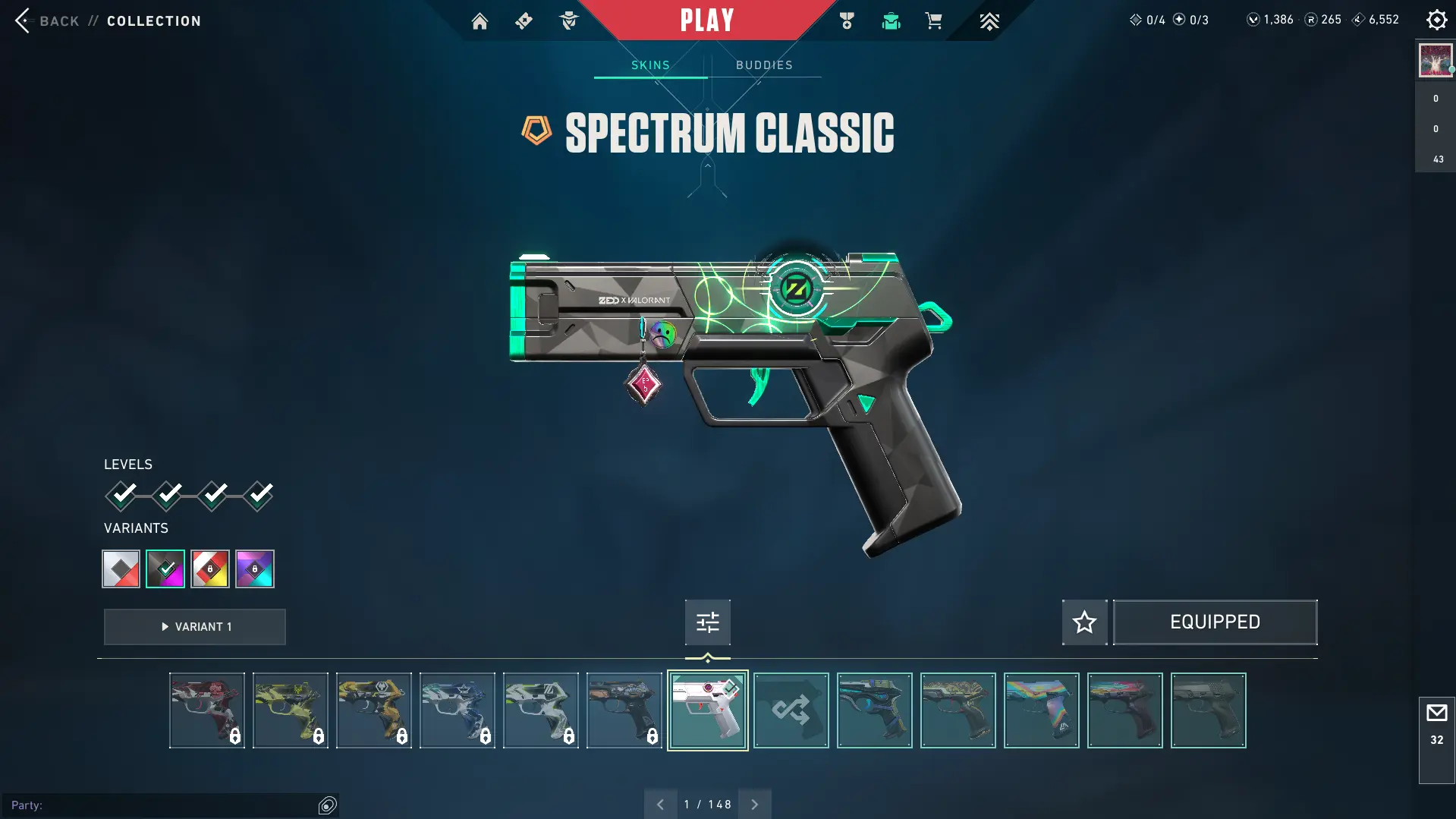Select the white and red Classic thumbnail

click(x=707, y=710)
